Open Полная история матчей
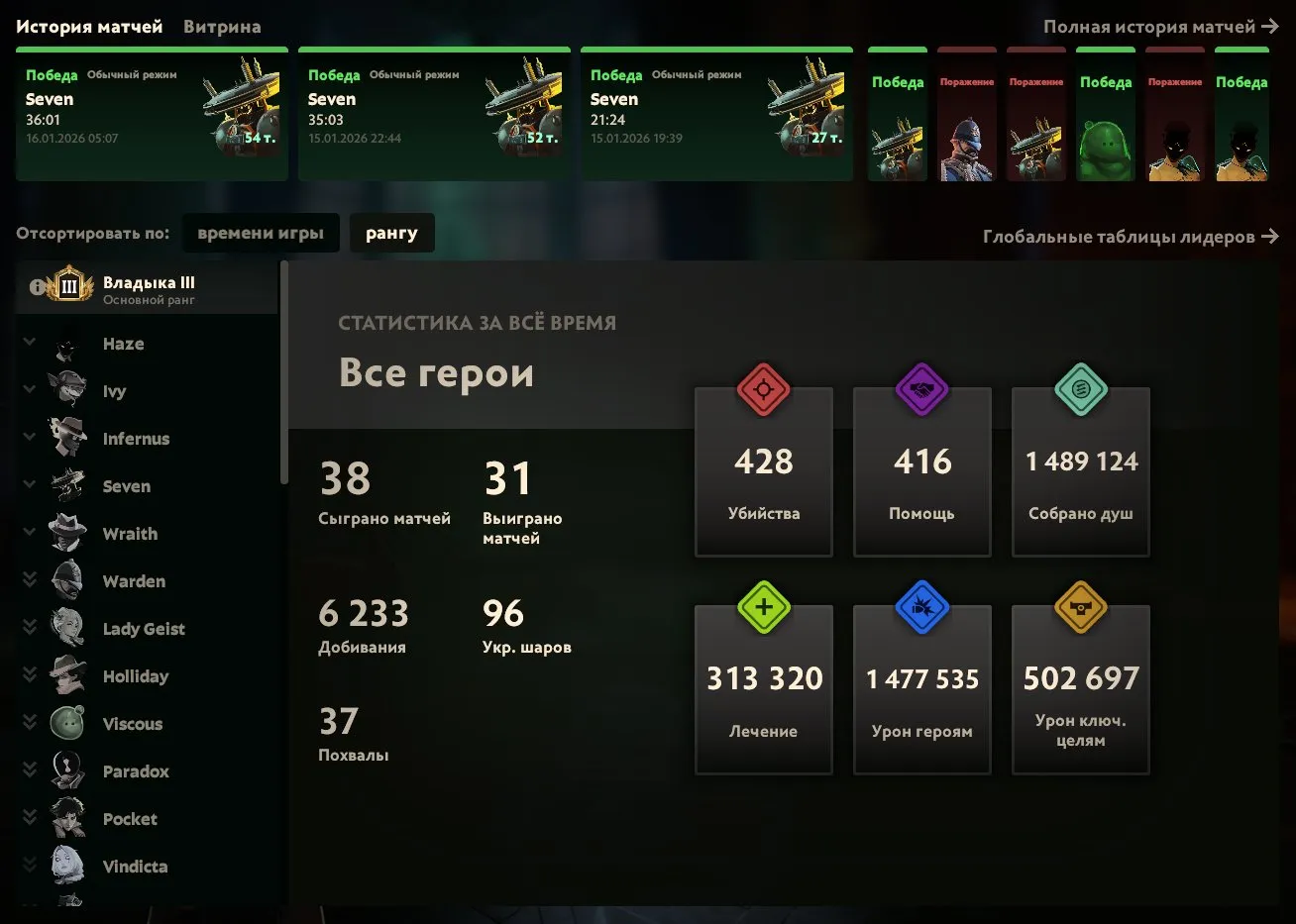 coord(1152,27)
